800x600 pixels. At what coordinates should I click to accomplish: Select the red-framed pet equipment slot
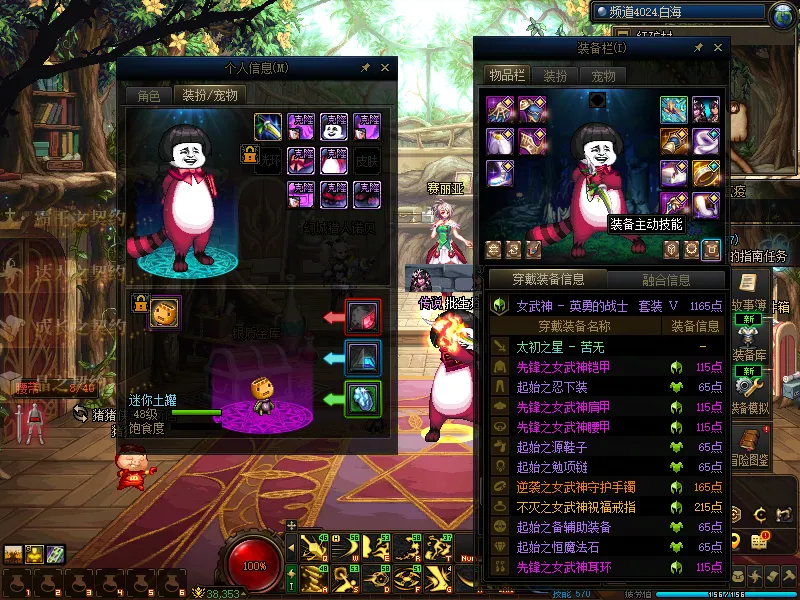(362, 317)
